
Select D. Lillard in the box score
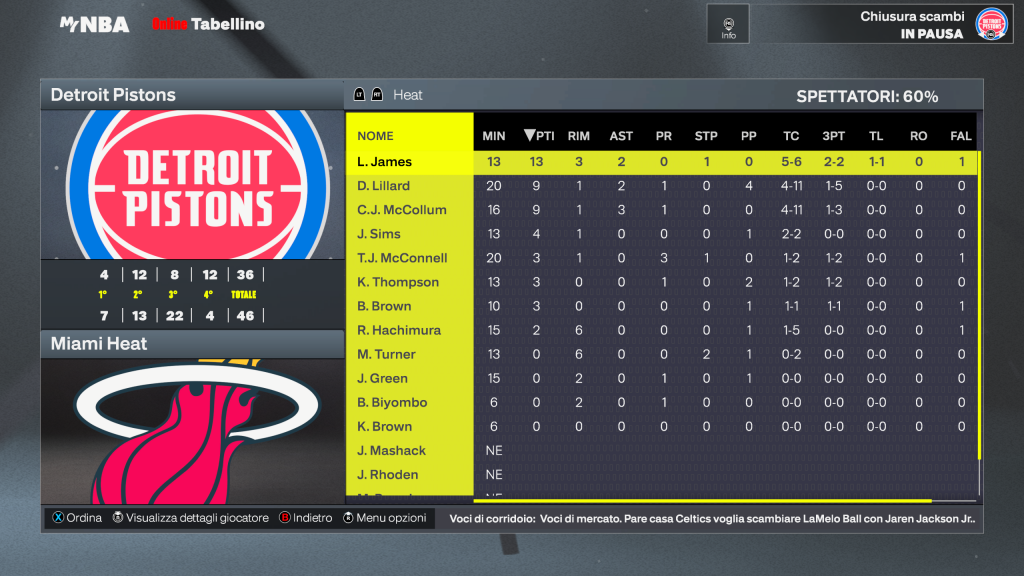click(x=384, y=186)
